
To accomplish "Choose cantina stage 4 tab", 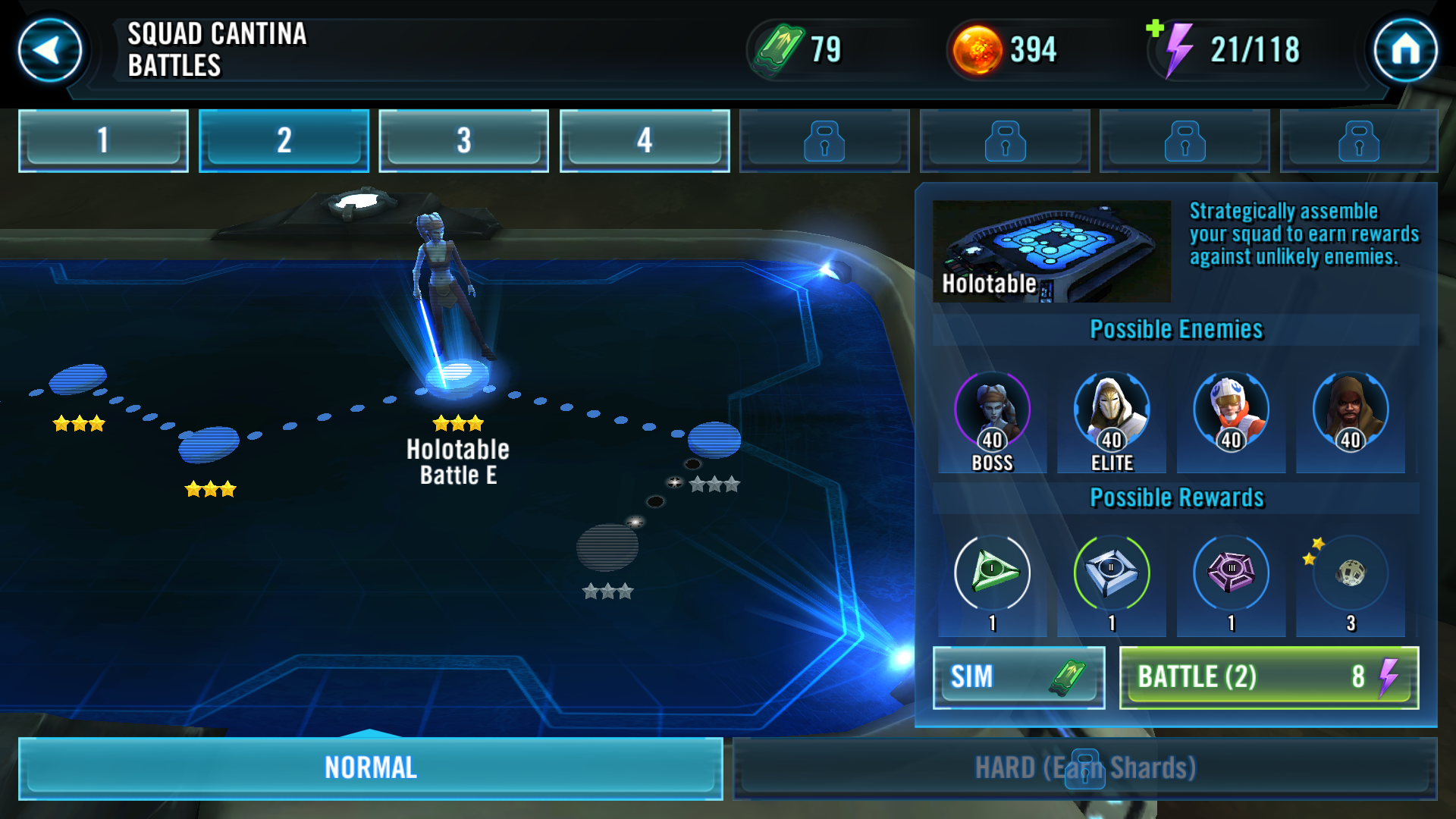I will click(644, 140).
